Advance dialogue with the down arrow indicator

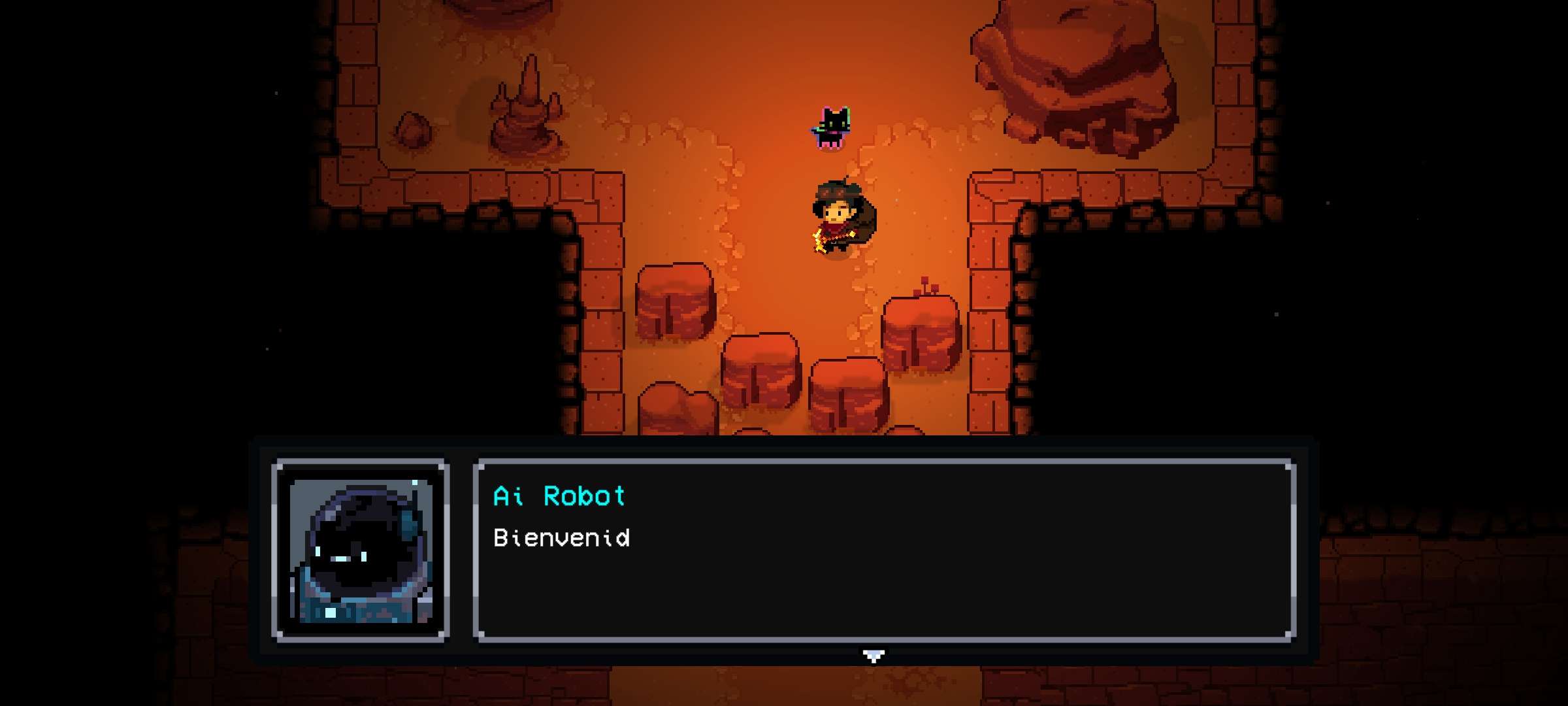click(873, 655)
